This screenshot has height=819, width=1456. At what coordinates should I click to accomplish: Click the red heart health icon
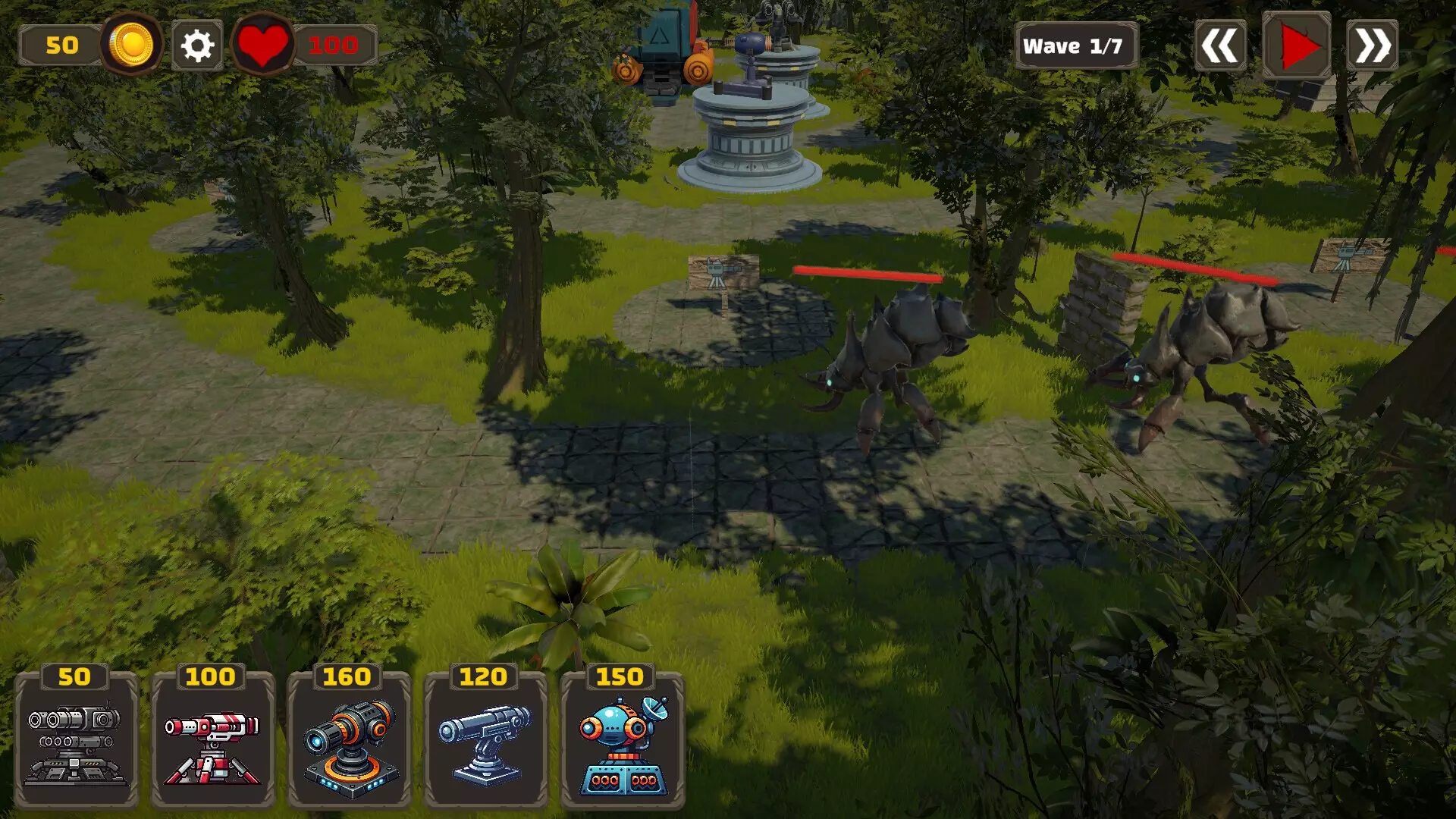click(x=264, y=45)
